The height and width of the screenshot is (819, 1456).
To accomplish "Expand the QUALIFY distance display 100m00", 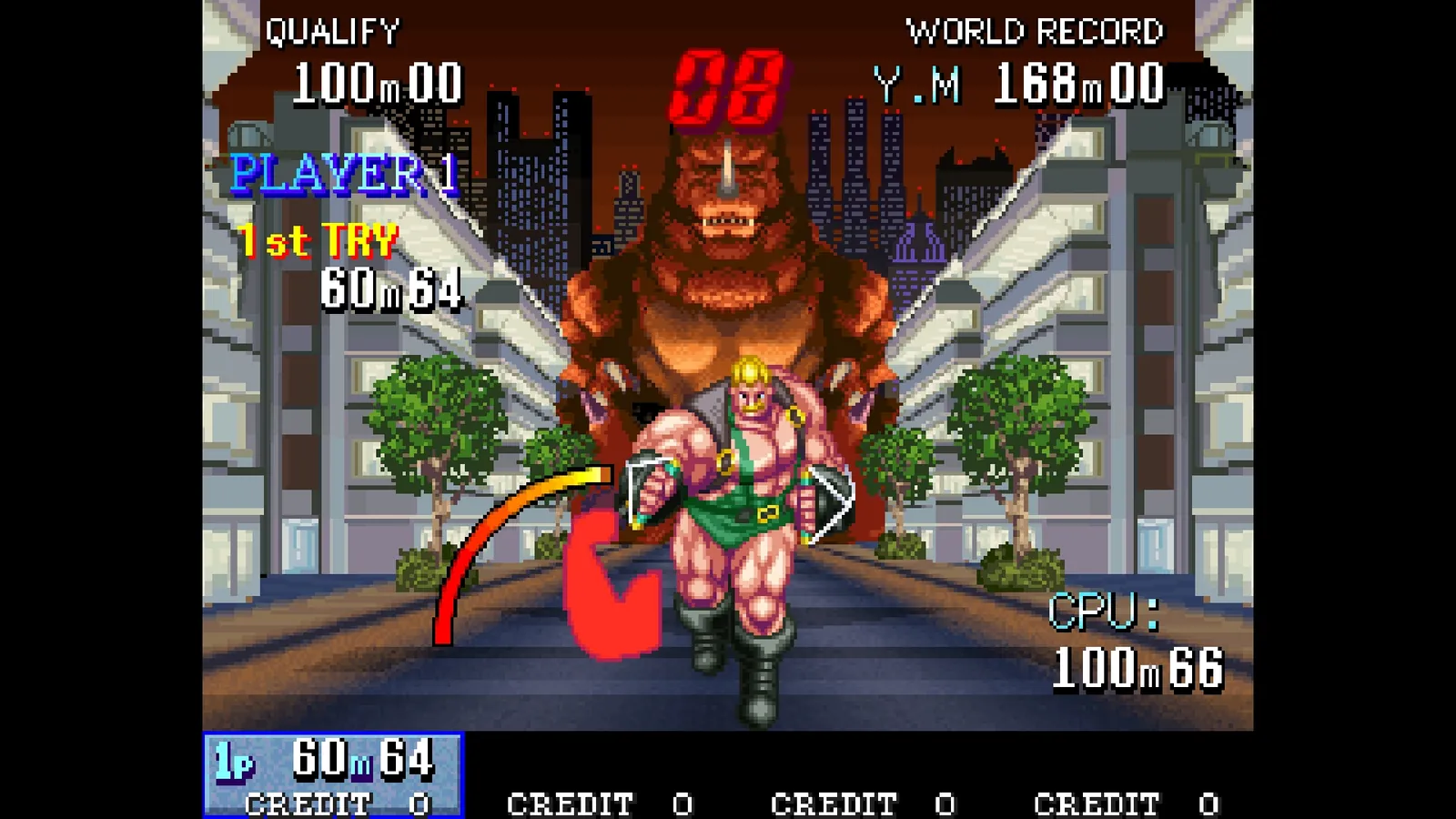I will [x=377, y=83].
